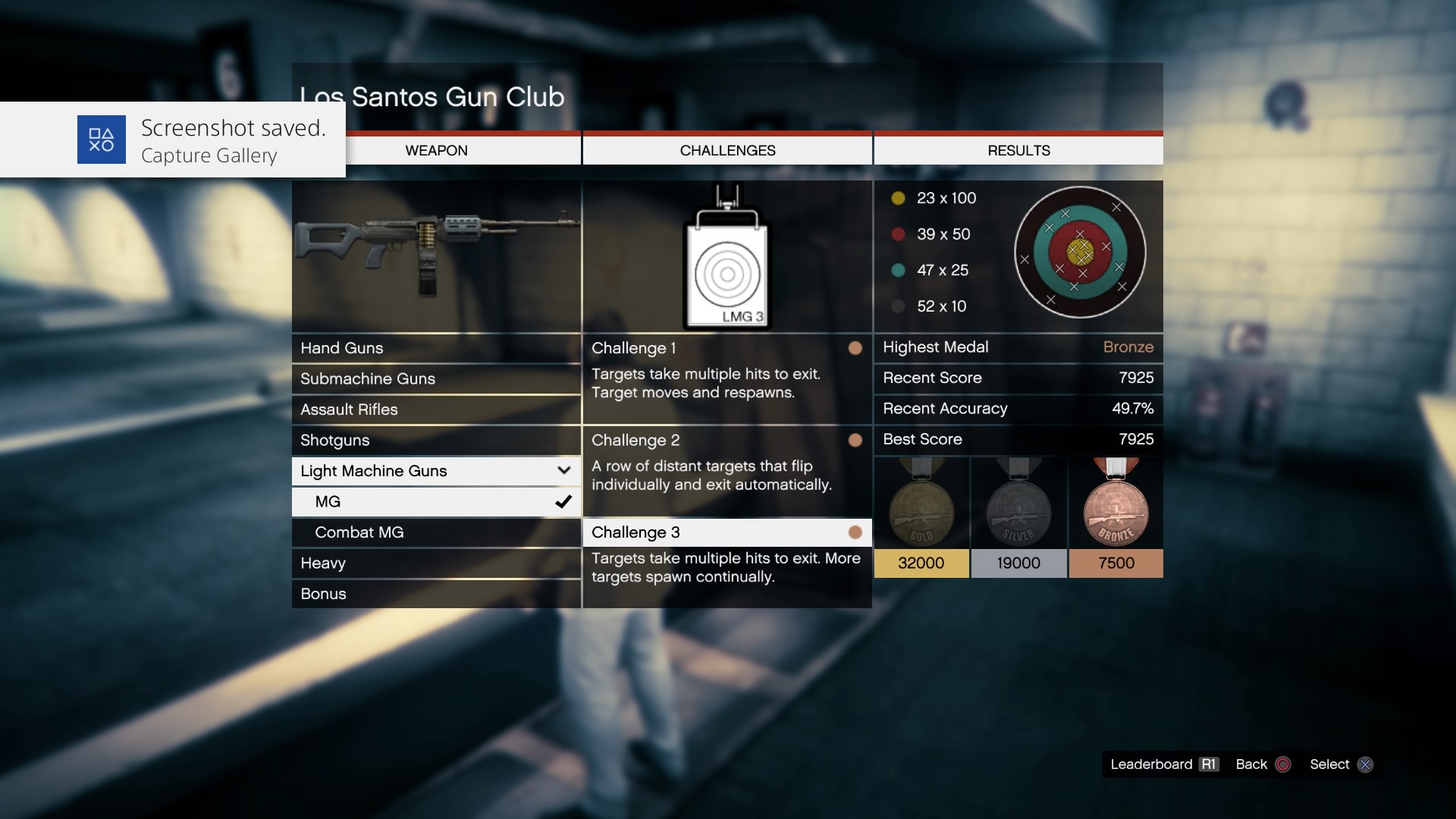Choose the Combat MG weapon
The image size is (1456, 819).
[435, 532]
